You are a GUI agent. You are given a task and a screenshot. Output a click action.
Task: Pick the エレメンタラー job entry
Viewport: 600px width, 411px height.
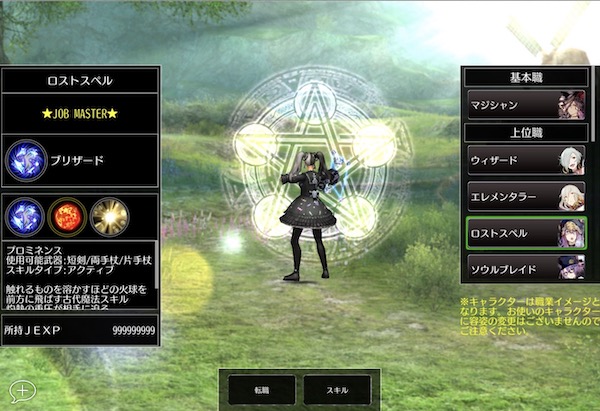526,197
